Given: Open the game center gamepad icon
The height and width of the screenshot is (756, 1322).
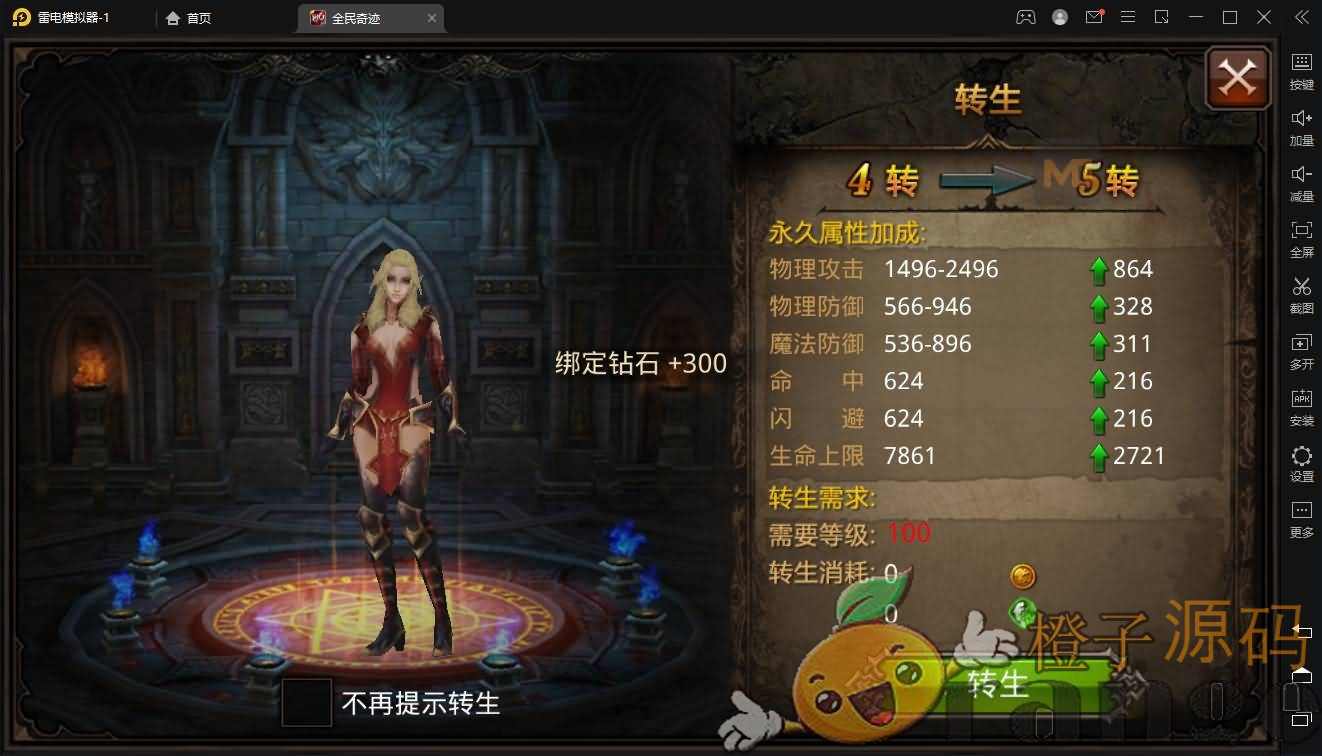Looking at the screenshot, I should click(x=1026, y=17).
